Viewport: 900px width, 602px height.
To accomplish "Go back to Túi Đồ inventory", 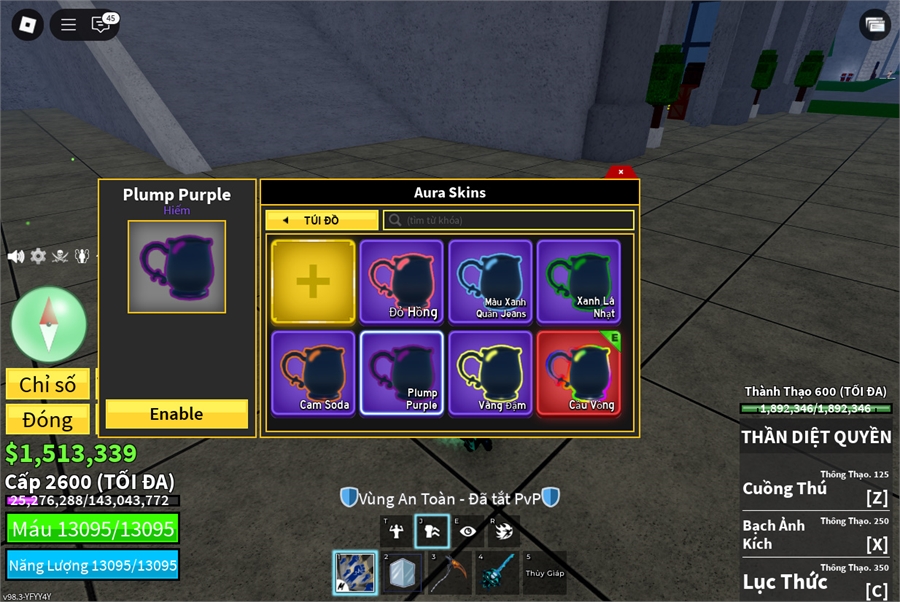I will point(321,220).
